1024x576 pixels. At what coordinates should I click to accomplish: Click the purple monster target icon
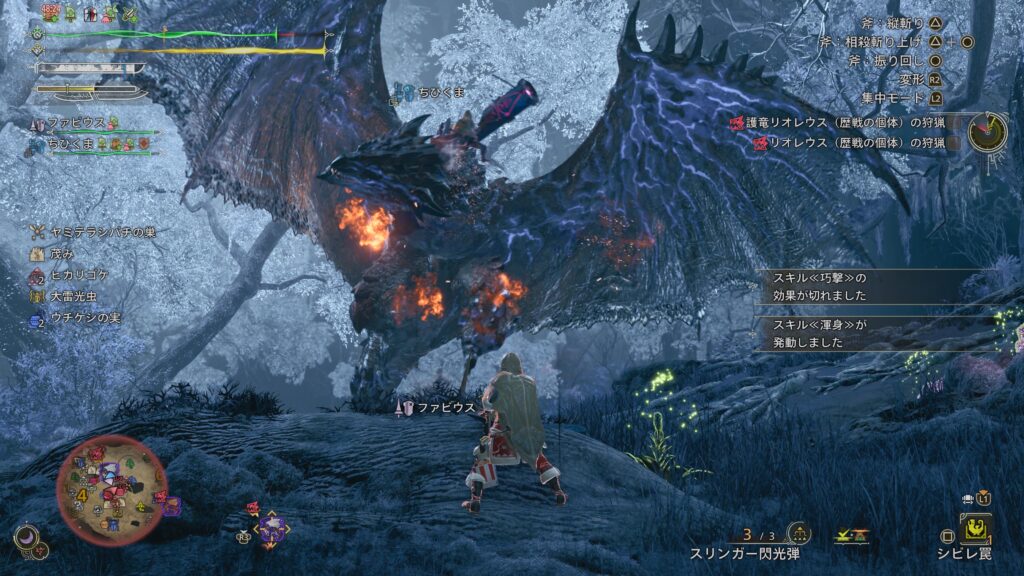click(272, 529)
